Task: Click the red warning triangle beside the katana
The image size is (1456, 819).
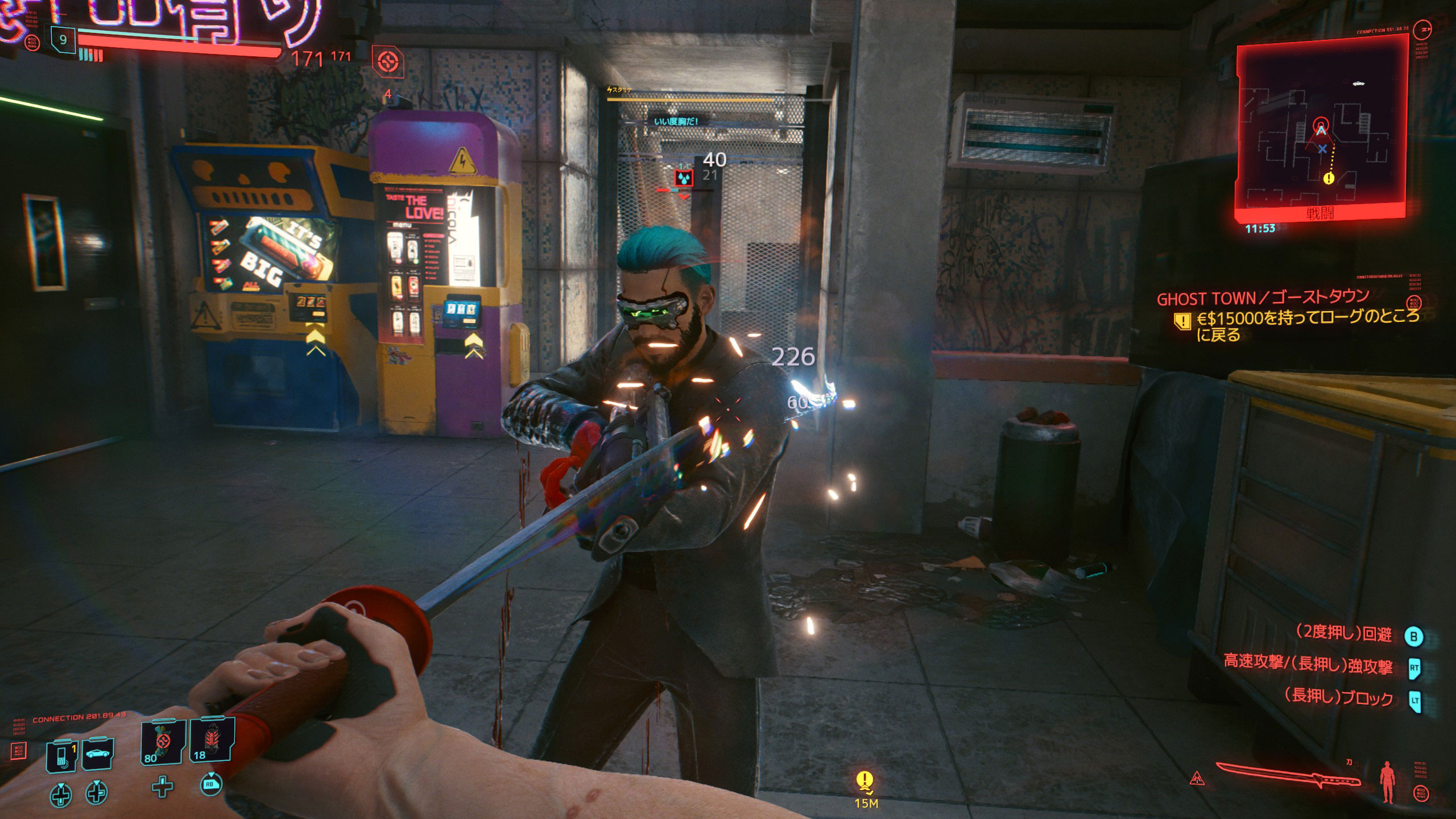Action: pos(1197,777)
